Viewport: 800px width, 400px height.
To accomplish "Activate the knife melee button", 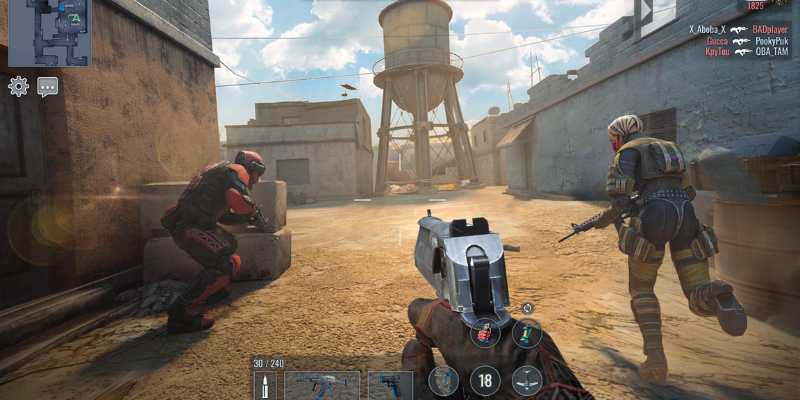I will point(527,380).
